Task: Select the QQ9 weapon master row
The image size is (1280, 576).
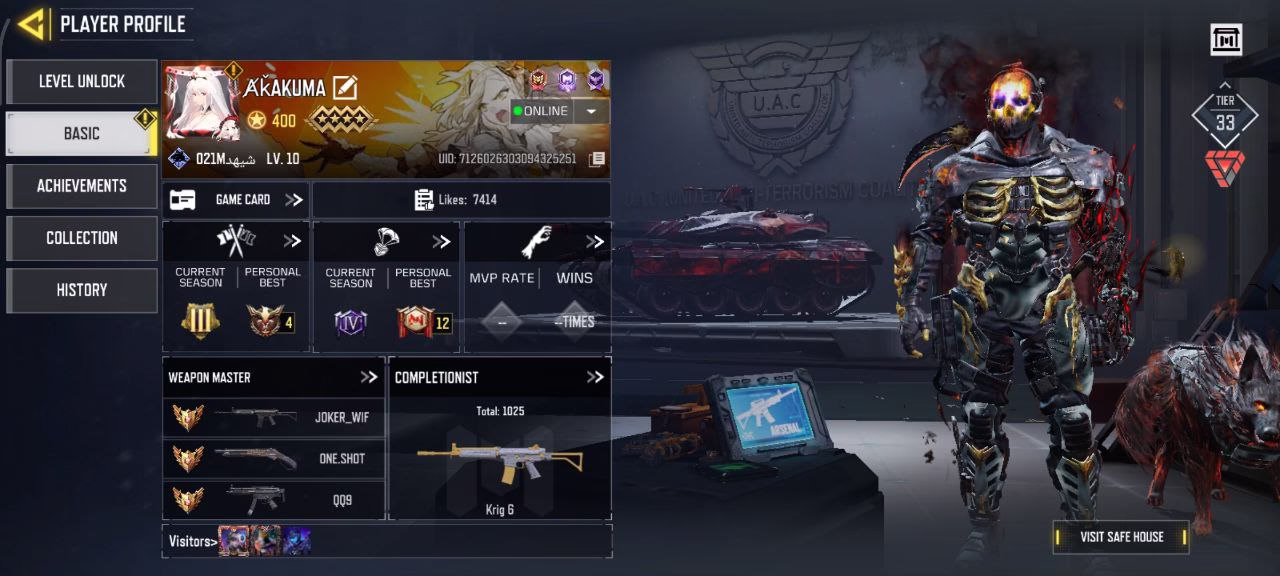Action: pyautogui.click(x=273, y=499)
